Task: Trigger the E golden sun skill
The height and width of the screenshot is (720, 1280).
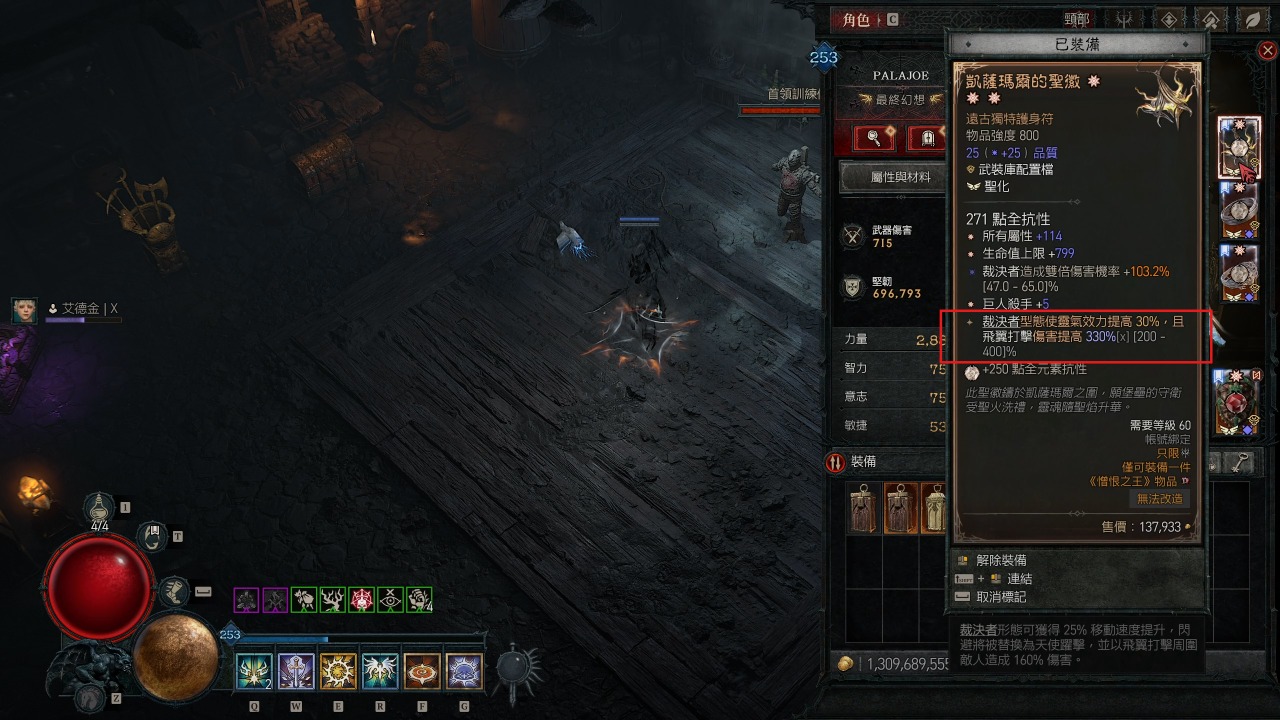Action: point(338,671)
